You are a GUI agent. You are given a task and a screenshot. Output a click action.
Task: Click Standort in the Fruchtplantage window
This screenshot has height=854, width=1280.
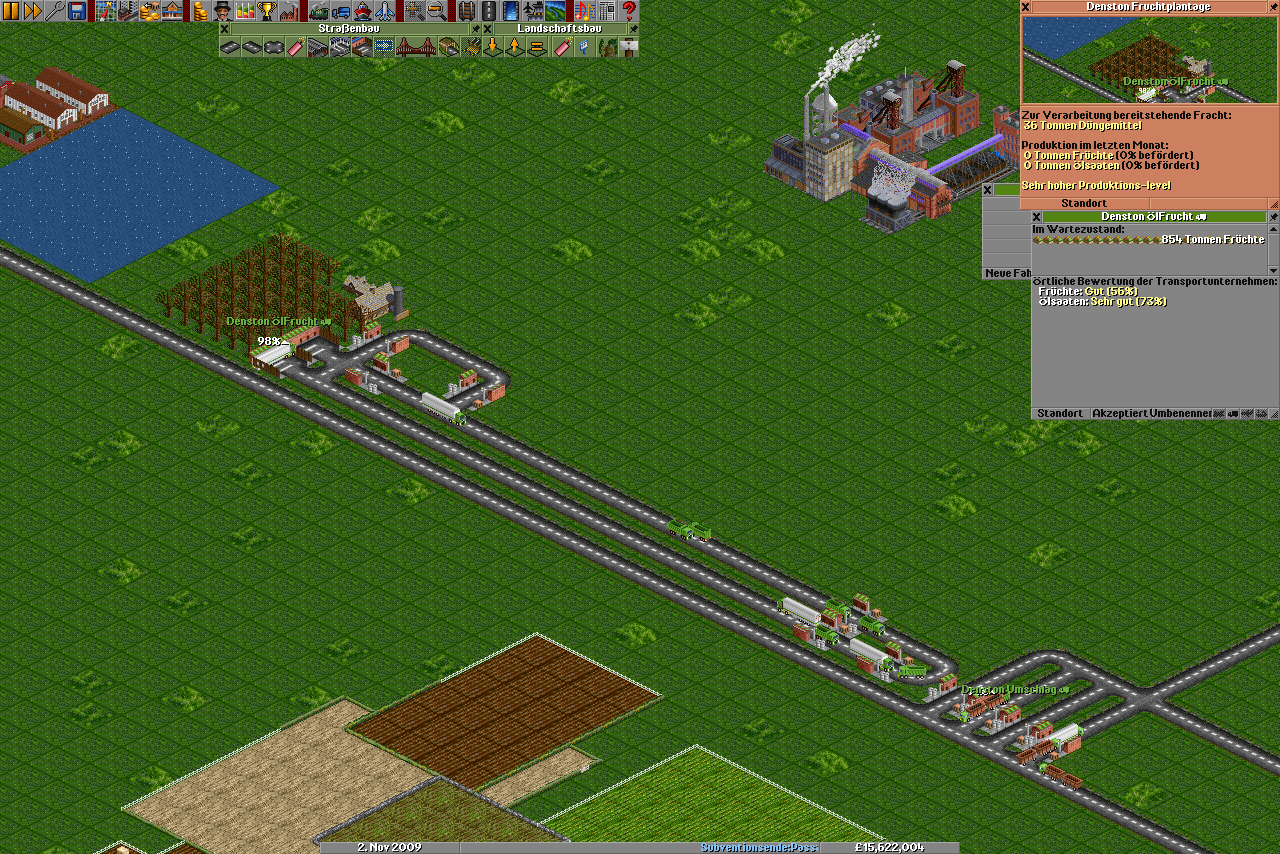coord(1084,203)
